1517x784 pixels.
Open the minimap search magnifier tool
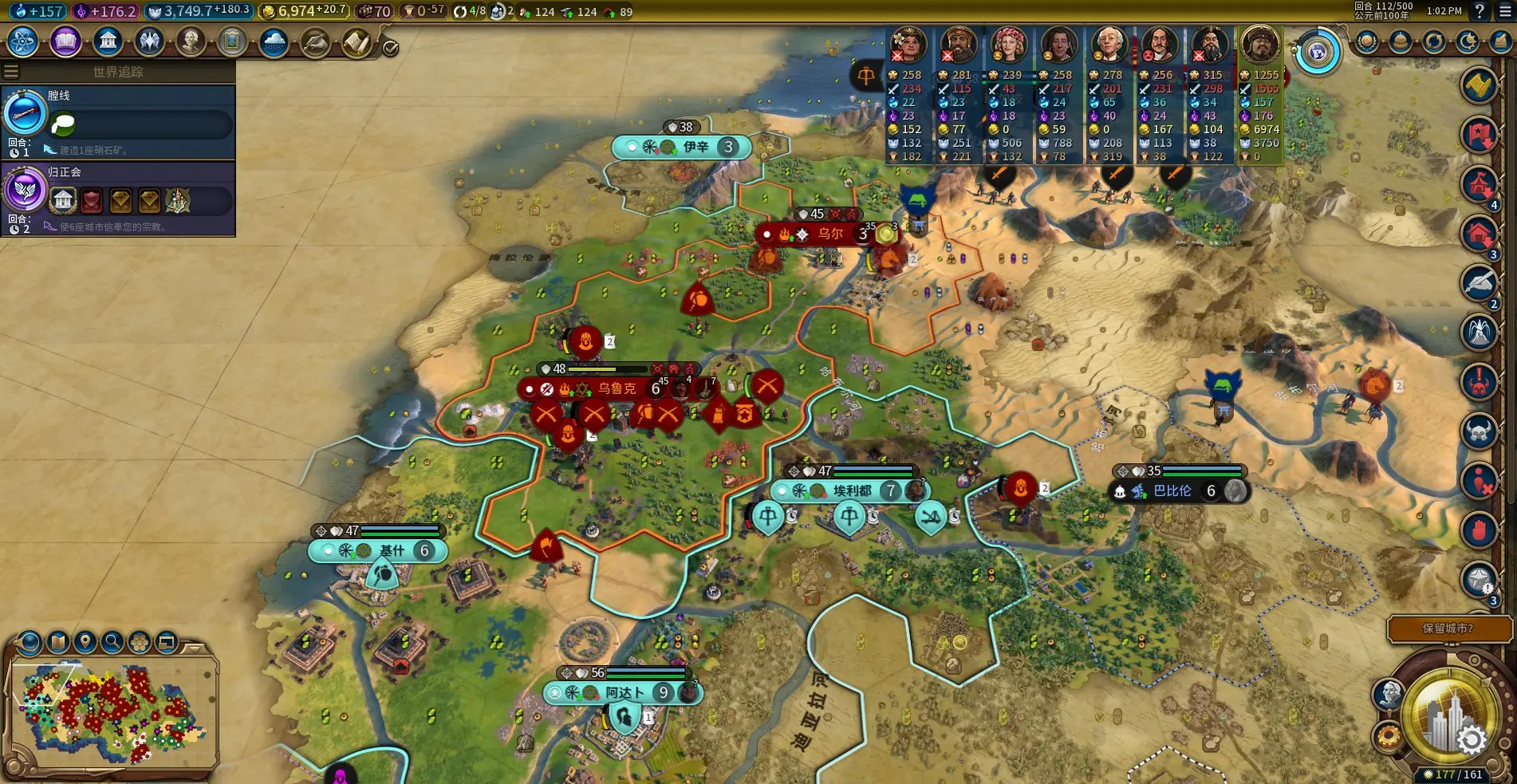click(112, 641)
